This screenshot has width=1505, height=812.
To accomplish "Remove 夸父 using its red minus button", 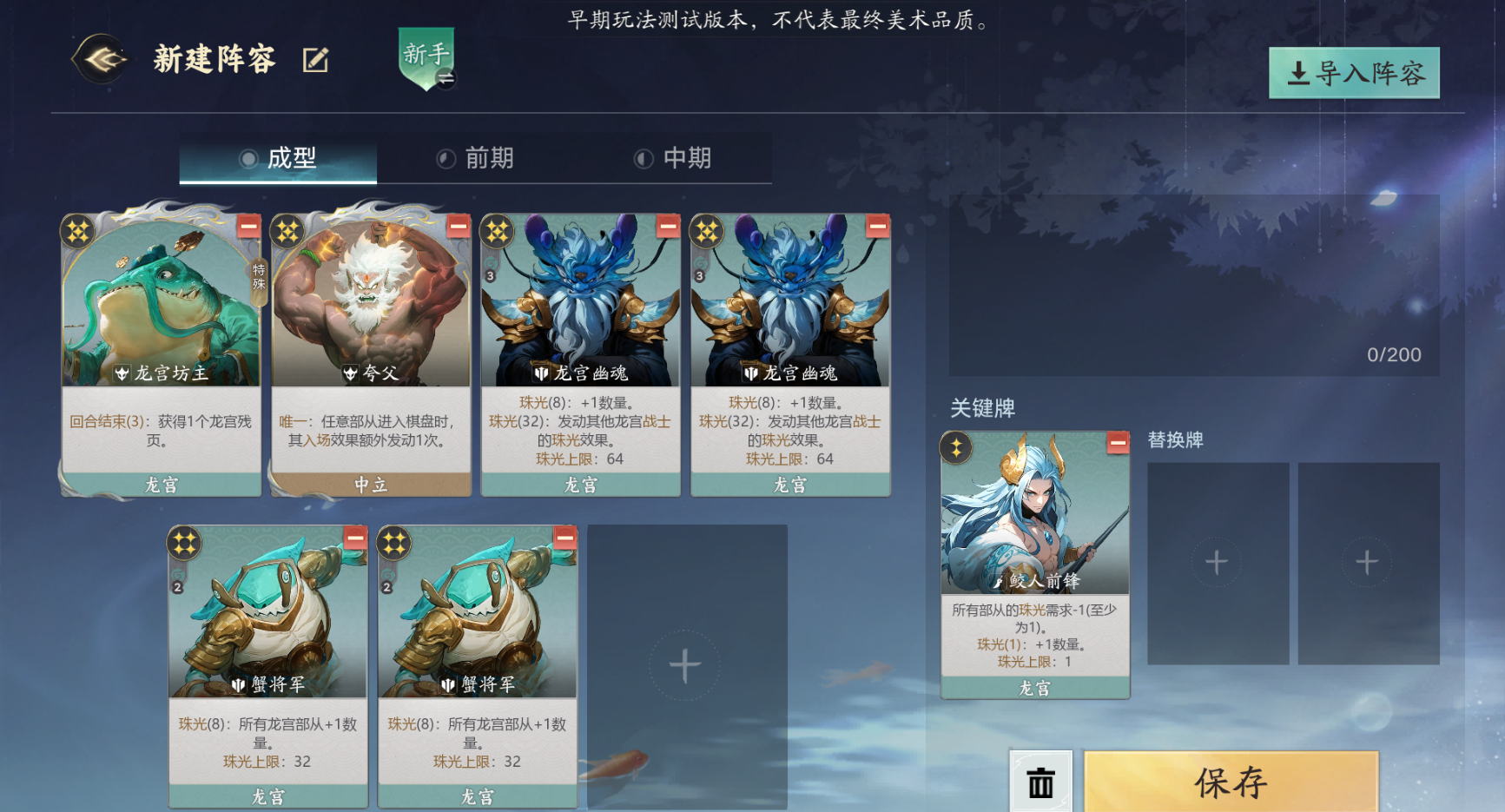I will 458,228.
